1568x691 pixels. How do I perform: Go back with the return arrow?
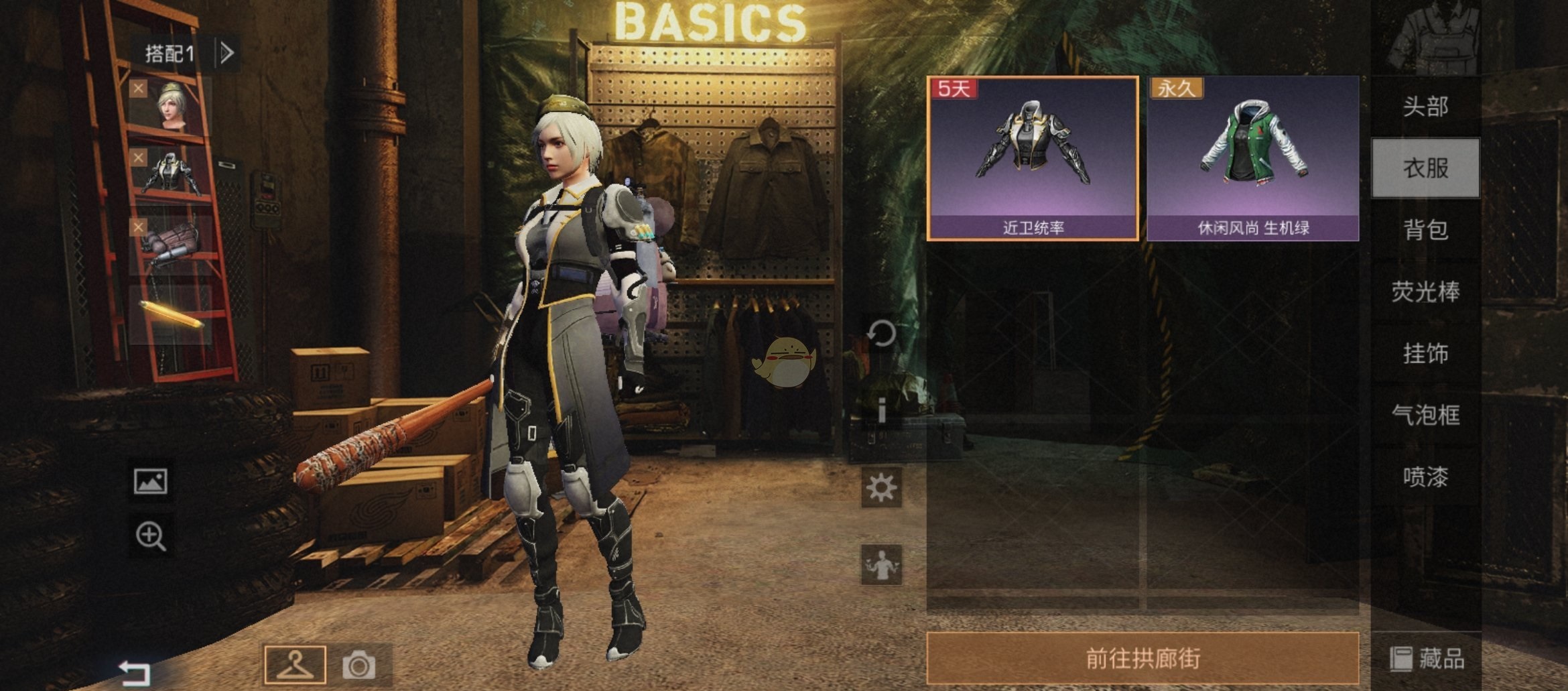click(x=134, y=671)
